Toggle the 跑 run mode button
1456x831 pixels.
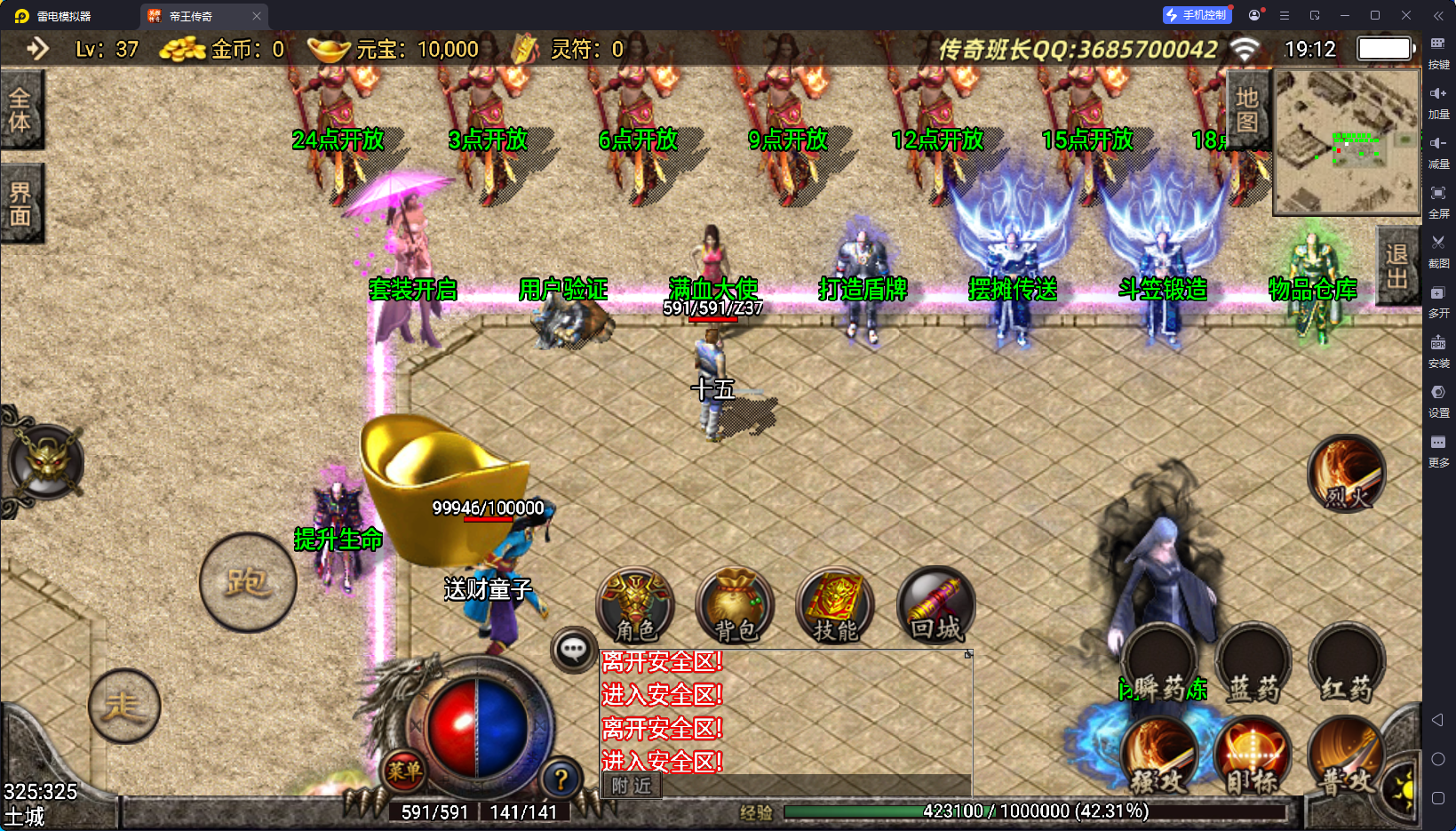click(248, 583)
